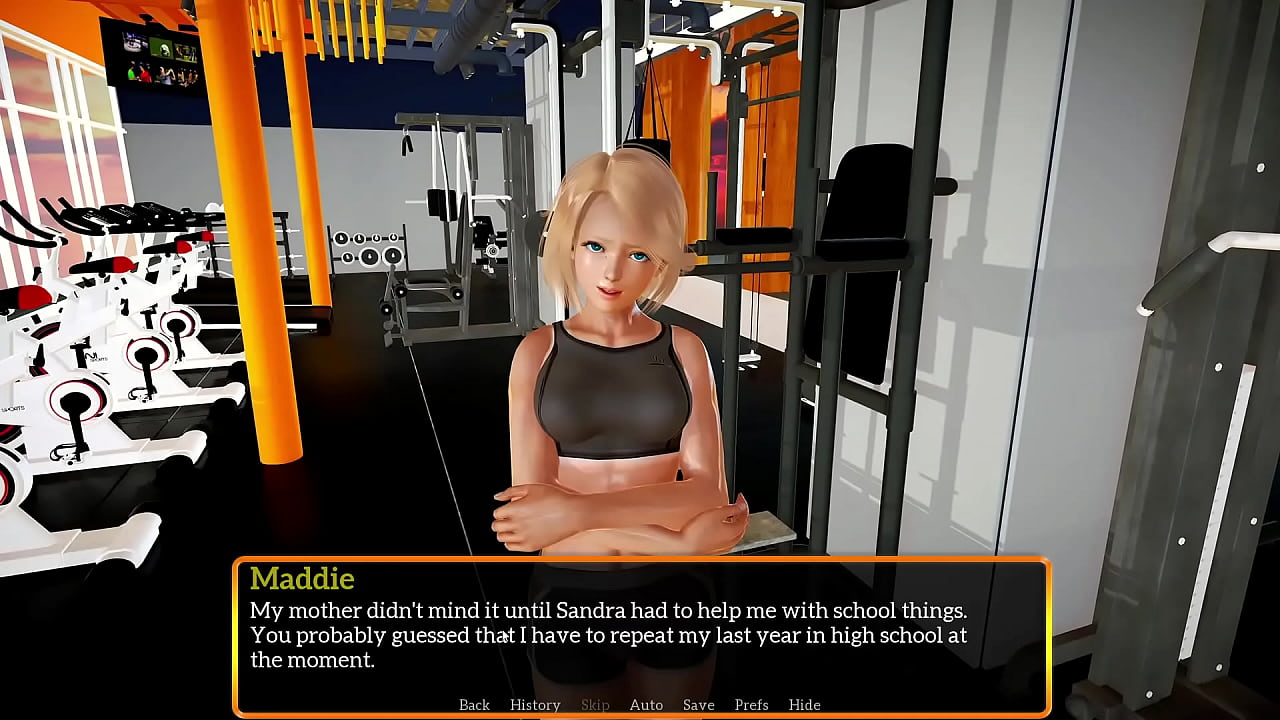Click Back to rewind the dialogue
This screenshot has width=1280, height=720.
pyautogui.click(x=474, y=704)
